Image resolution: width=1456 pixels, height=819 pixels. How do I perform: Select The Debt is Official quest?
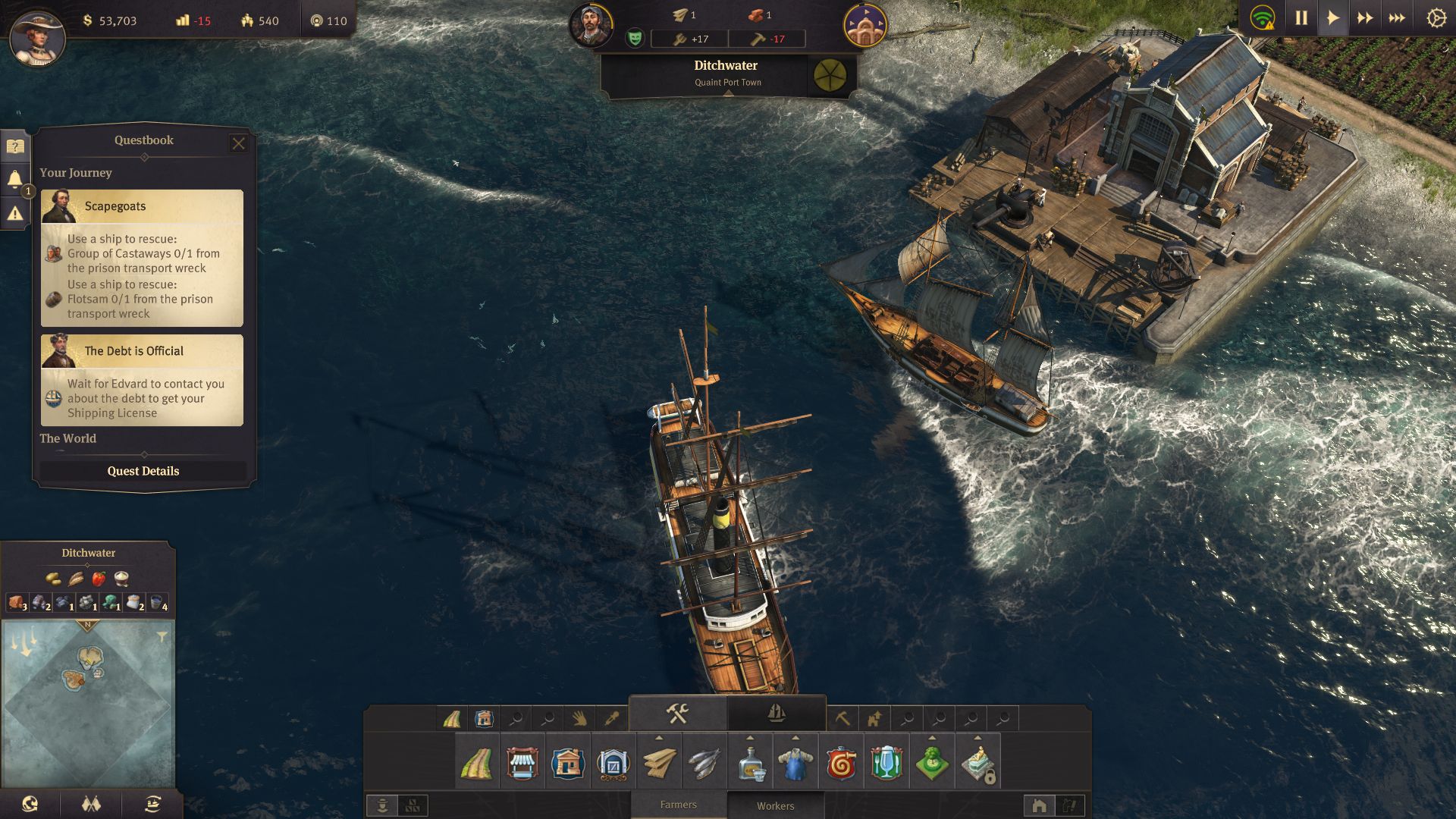[x=143, y=380]
